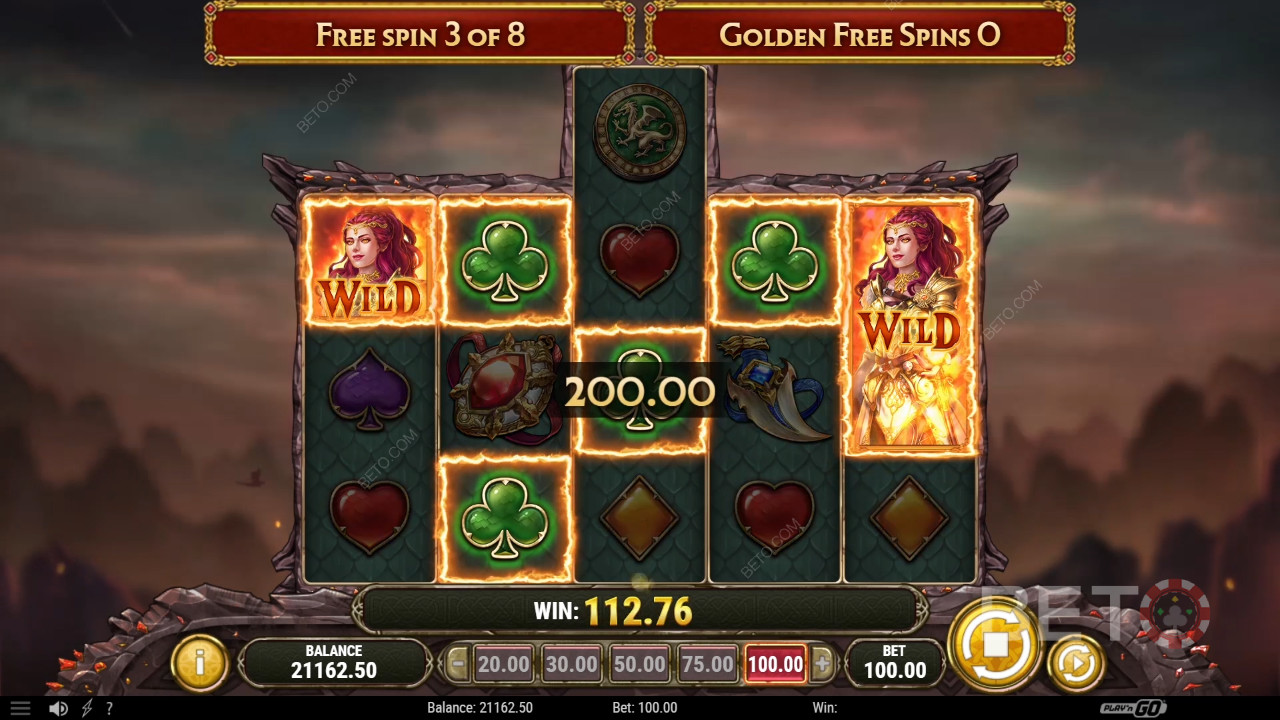Image resolution: width=1280 pixels, height=720 pixels.
Task: Select the 100.00 bet amount
Action: [774, 663]
